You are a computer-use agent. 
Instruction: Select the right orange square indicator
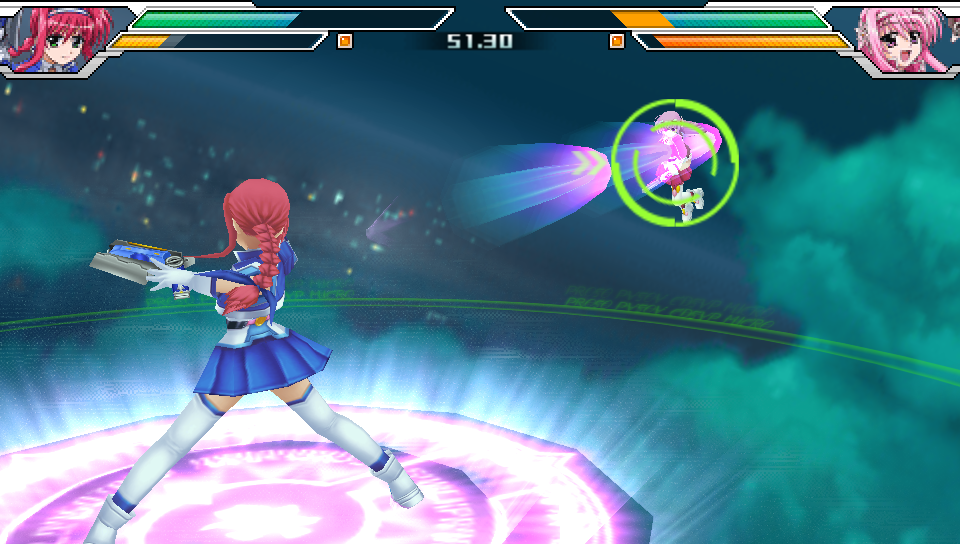pyautogui.click(x=617, y=41)
